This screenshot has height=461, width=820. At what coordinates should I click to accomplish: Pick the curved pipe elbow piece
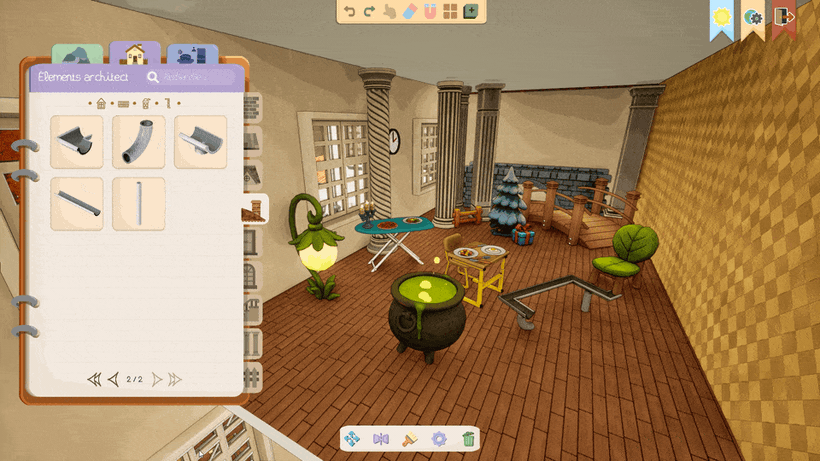click(x=138, y=141)
